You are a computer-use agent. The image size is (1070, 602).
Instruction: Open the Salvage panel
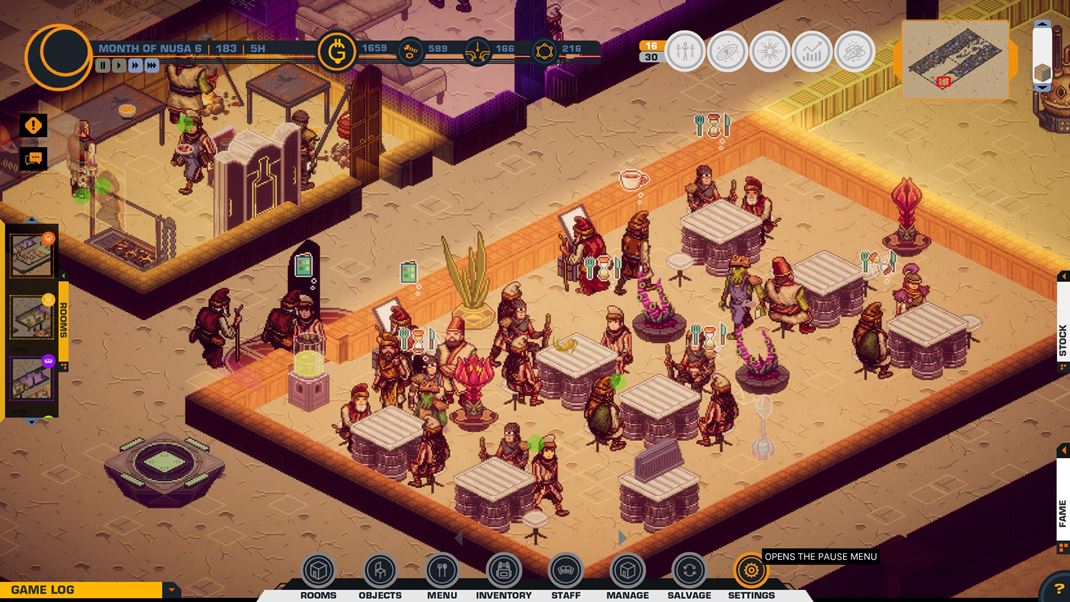(x=689, y=571)
